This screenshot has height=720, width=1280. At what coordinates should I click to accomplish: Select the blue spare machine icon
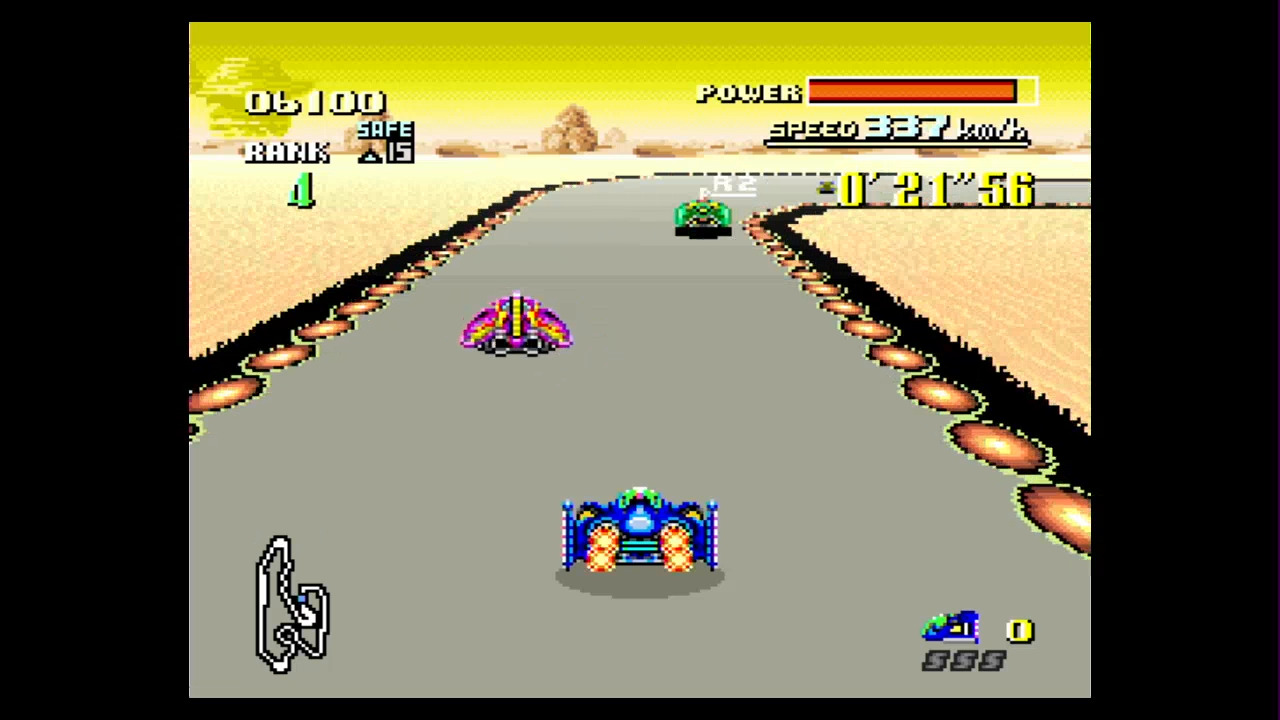950,628
